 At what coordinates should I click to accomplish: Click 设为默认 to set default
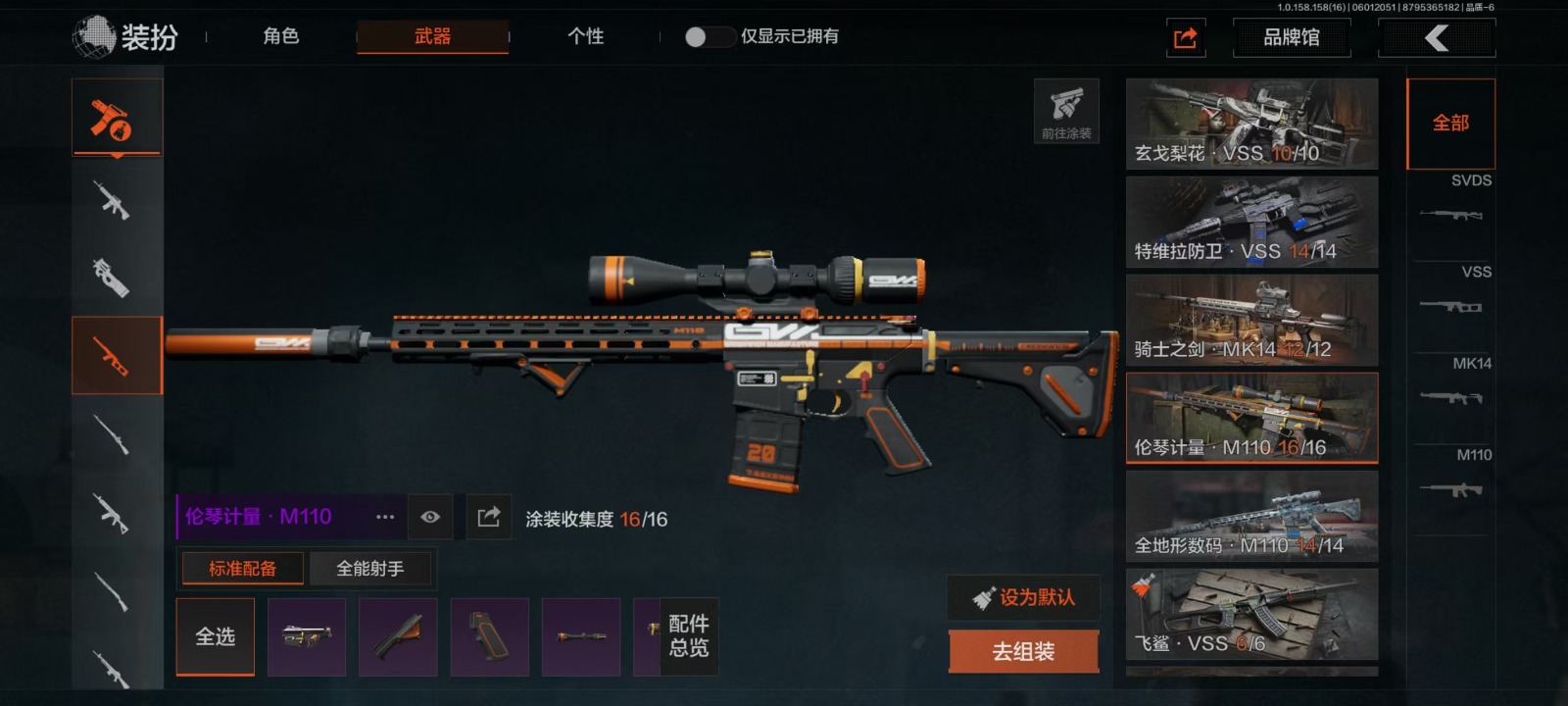click(x=1023, y=597)
